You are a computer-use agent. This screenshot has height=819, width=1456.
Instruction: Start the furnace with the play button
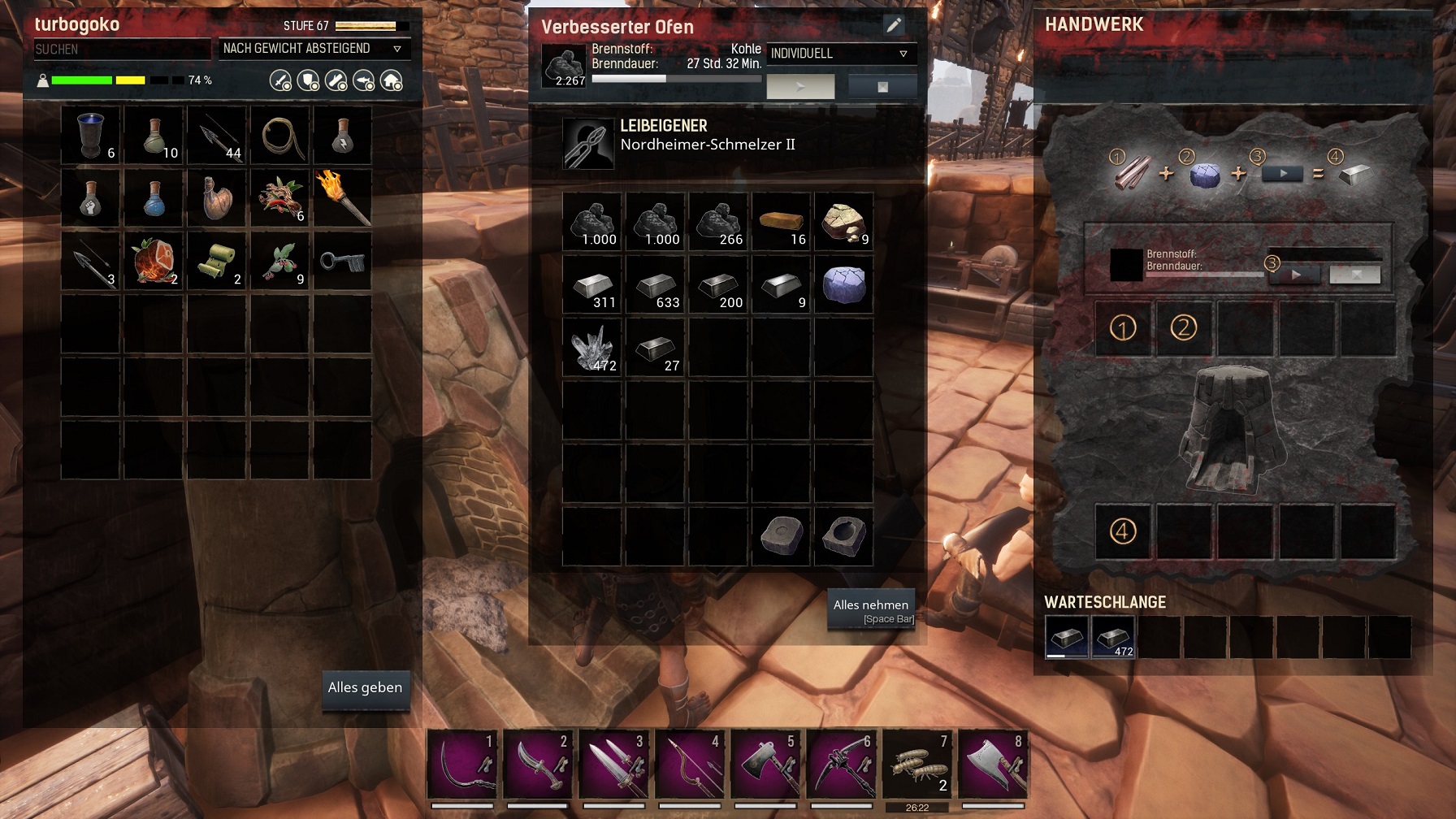coord(800,86)
